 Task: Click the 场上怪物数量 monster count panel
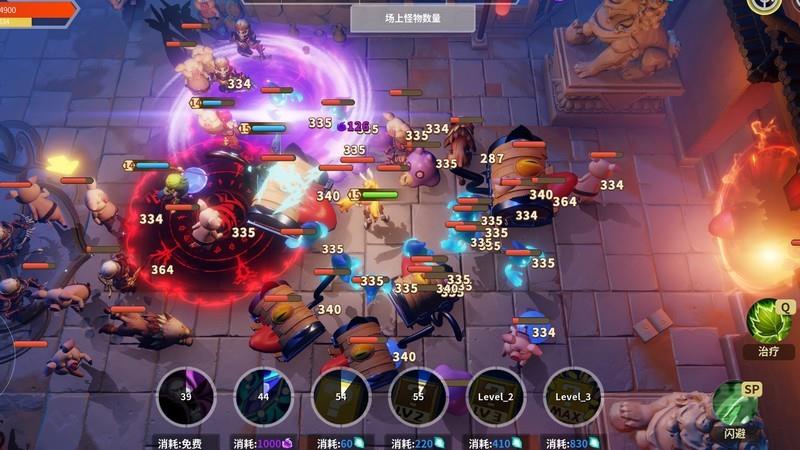pos(414,17)
